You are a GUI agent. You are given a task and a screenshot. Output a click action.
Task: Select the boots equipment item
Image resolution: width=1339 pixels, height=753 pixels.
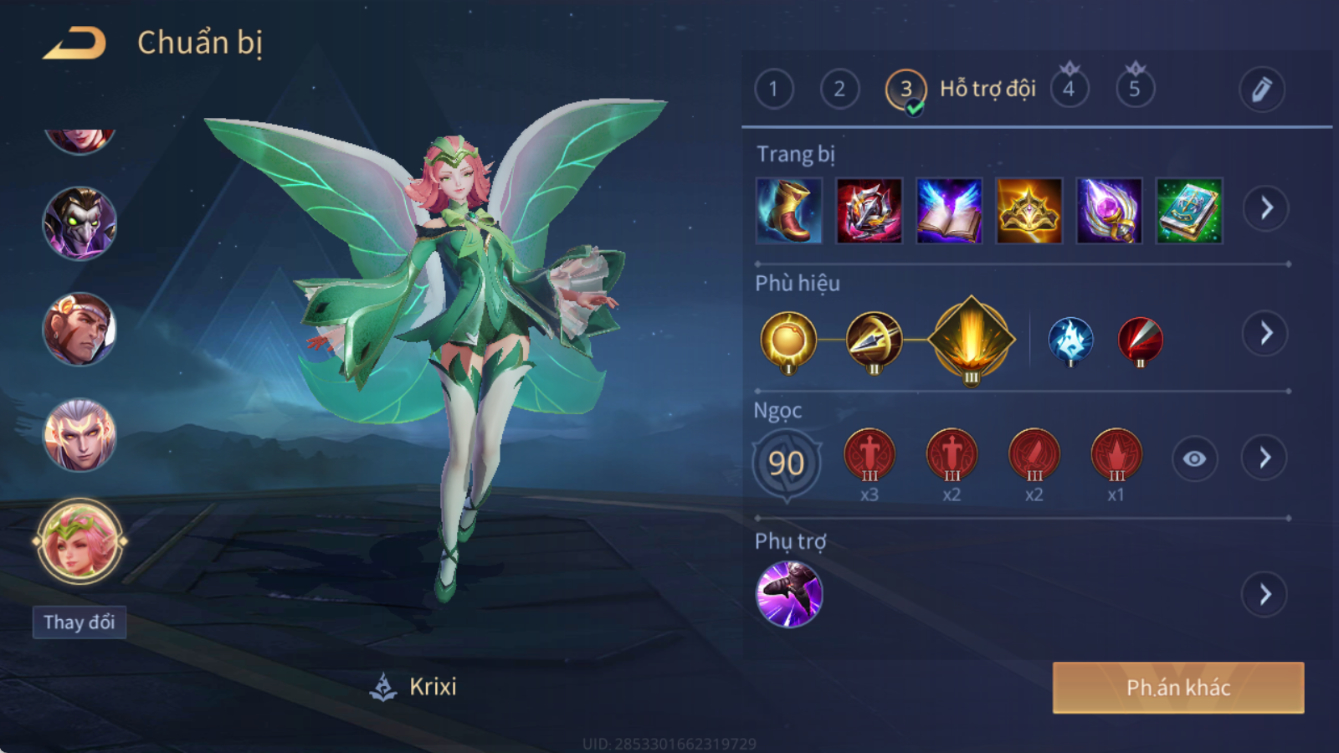789,211
